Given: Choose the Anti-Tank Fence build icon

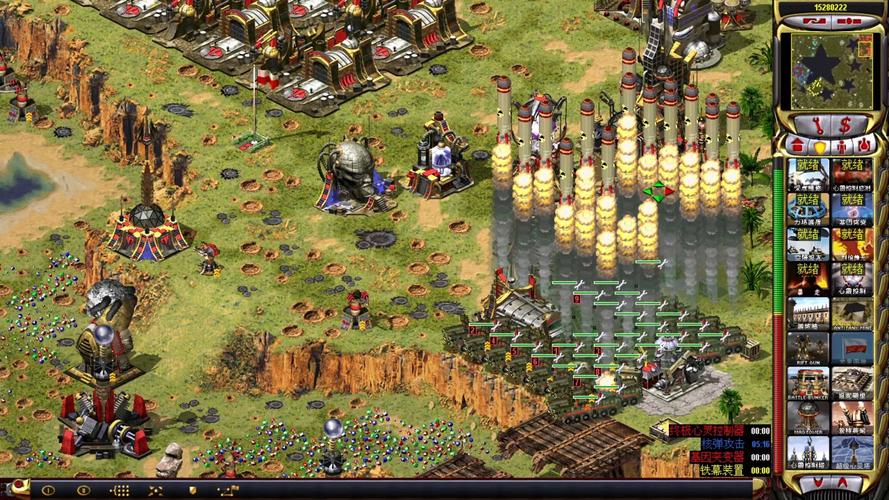Looking at the screenshot, I should (852, 313).
